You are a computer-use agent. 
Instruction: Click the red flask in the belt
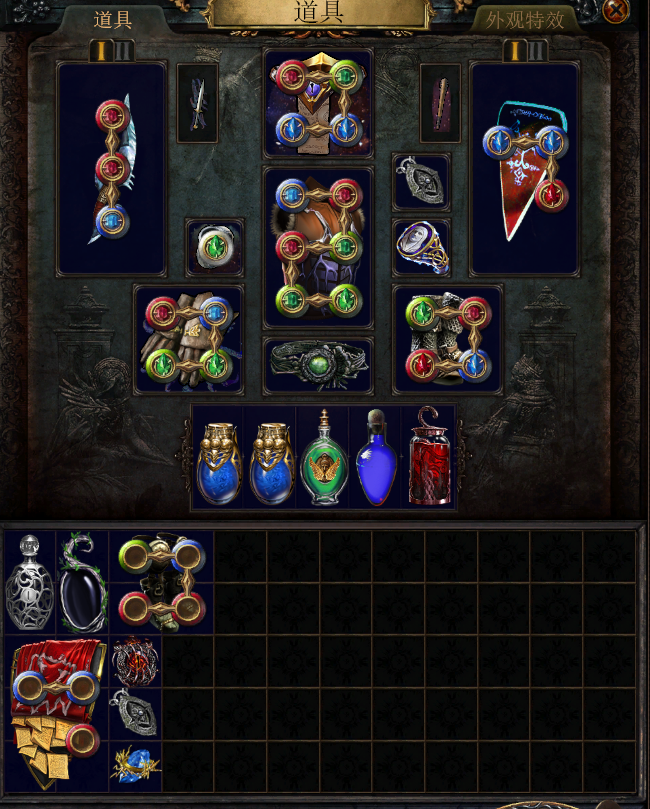click(429, 458)
